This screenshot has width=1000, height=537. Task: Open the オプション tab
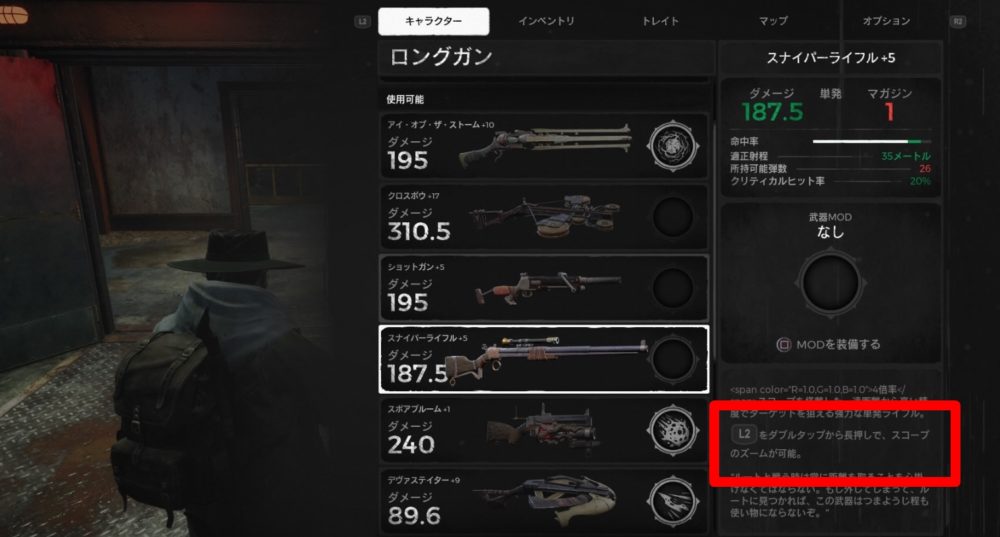(x=886, y=21)
